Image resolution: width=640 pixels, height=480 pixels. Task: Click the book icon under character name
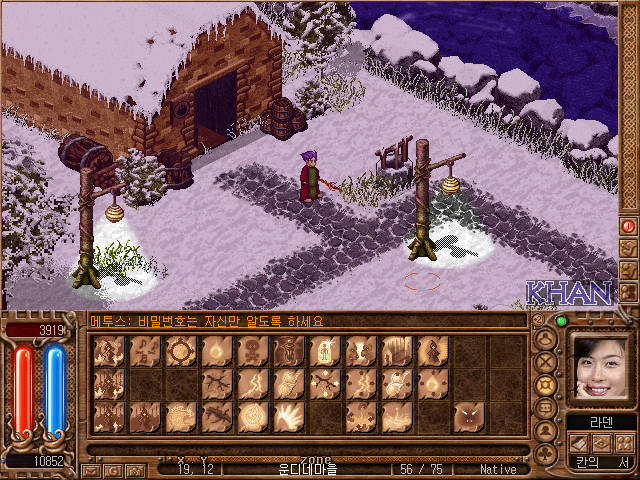coord(577,443)
